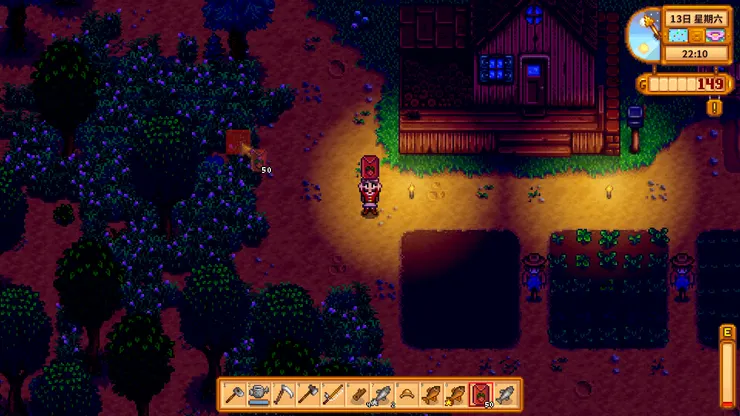Choose the axe in the toolbar

[x=307, y=395]
